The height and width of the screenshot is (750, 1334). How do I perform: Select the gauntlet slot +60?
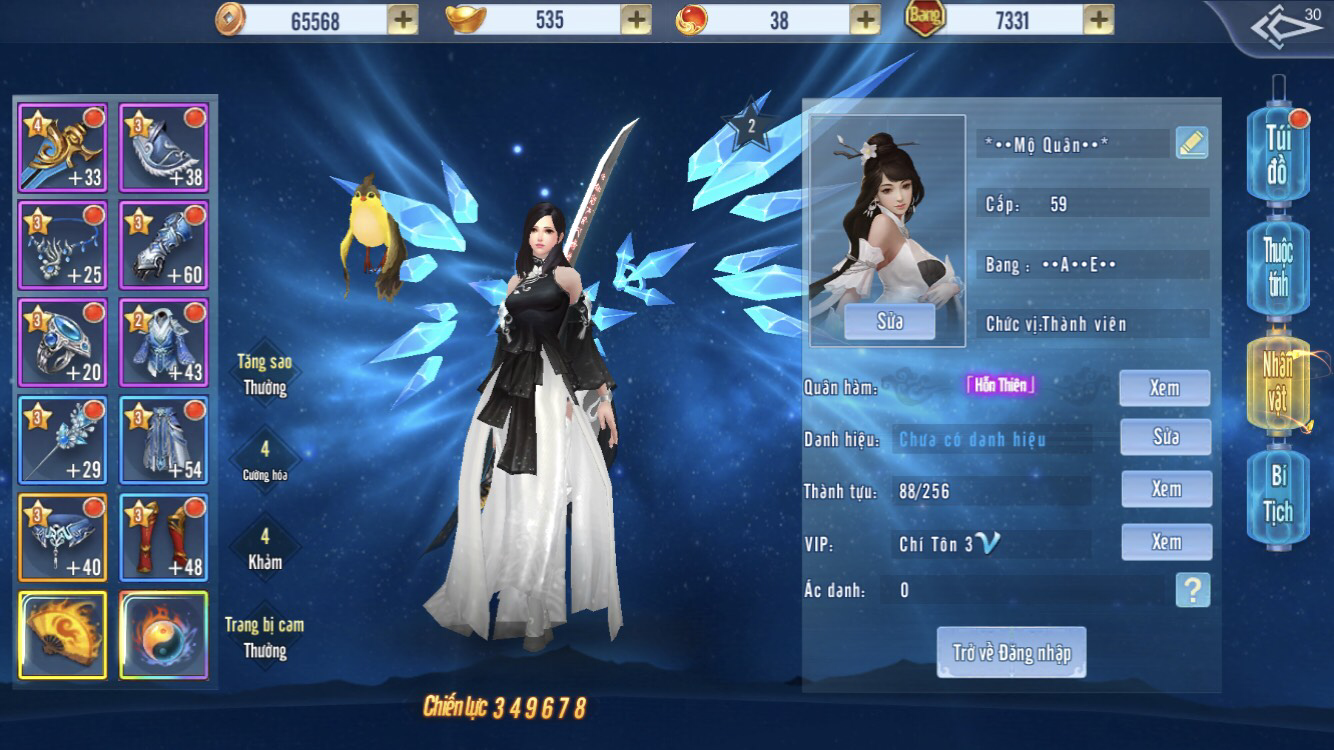[164, 245]
